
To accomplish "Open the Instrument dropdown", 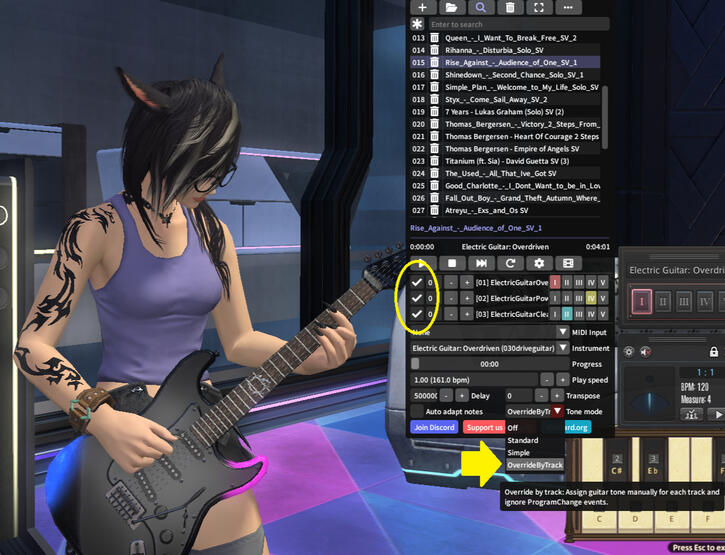I will click(562, 348).
